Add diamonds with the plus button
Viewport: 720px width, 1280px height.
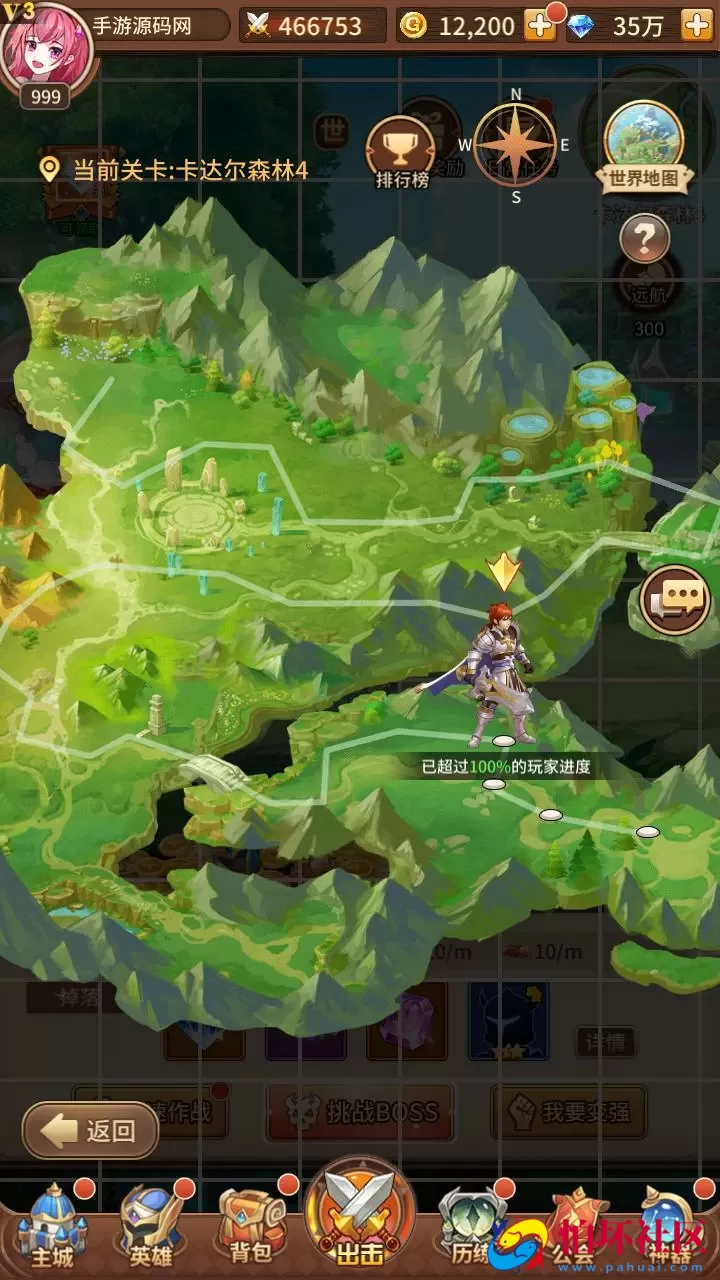(696, 26)
